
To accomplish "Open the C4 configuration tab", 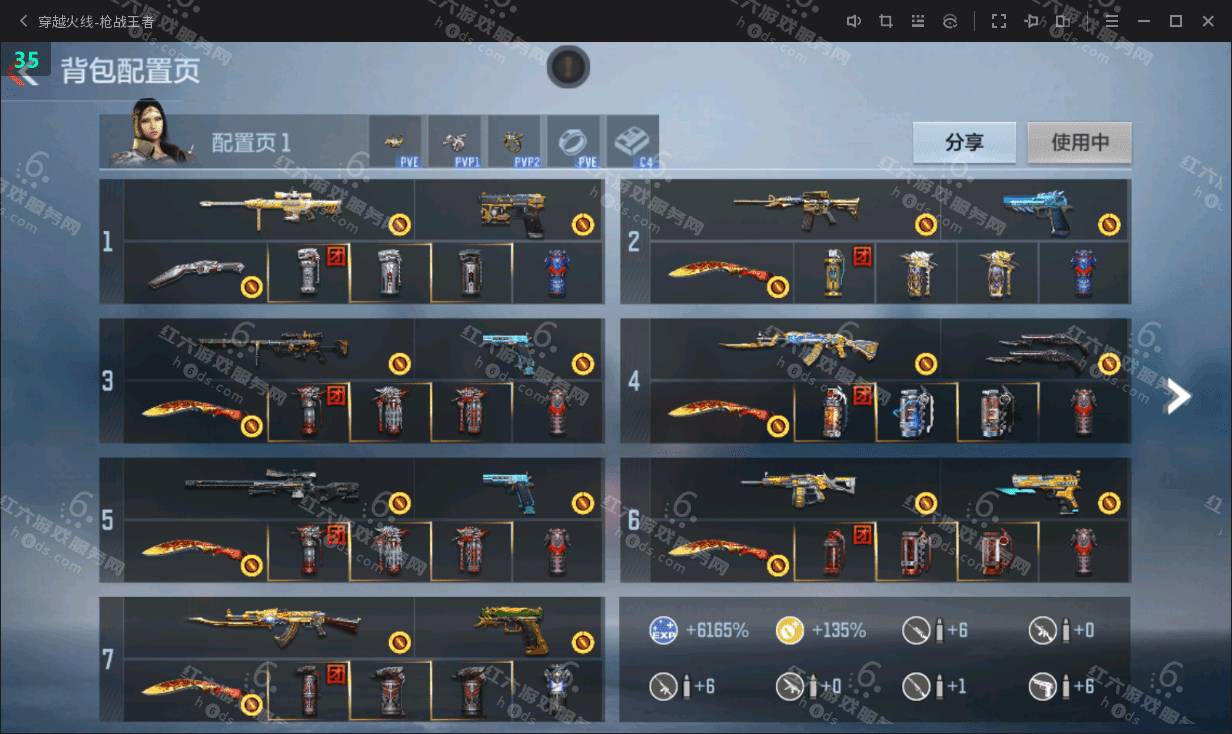I will [x=632, y=142].
